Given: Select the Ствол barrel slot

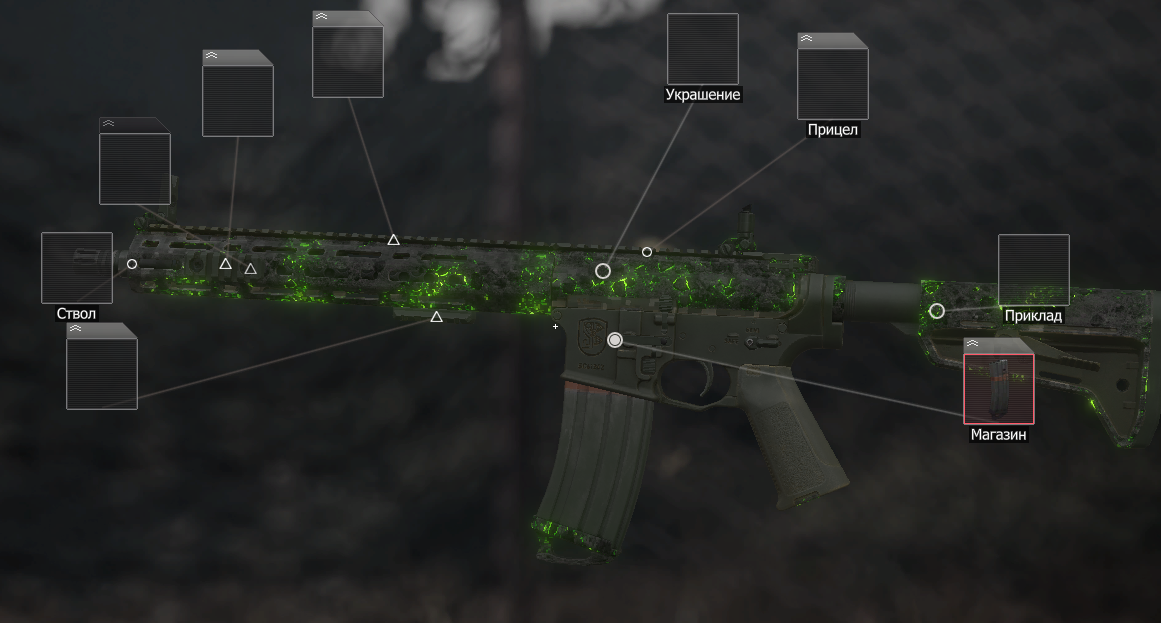Looking at the screenshot, I should click(77, 268).
